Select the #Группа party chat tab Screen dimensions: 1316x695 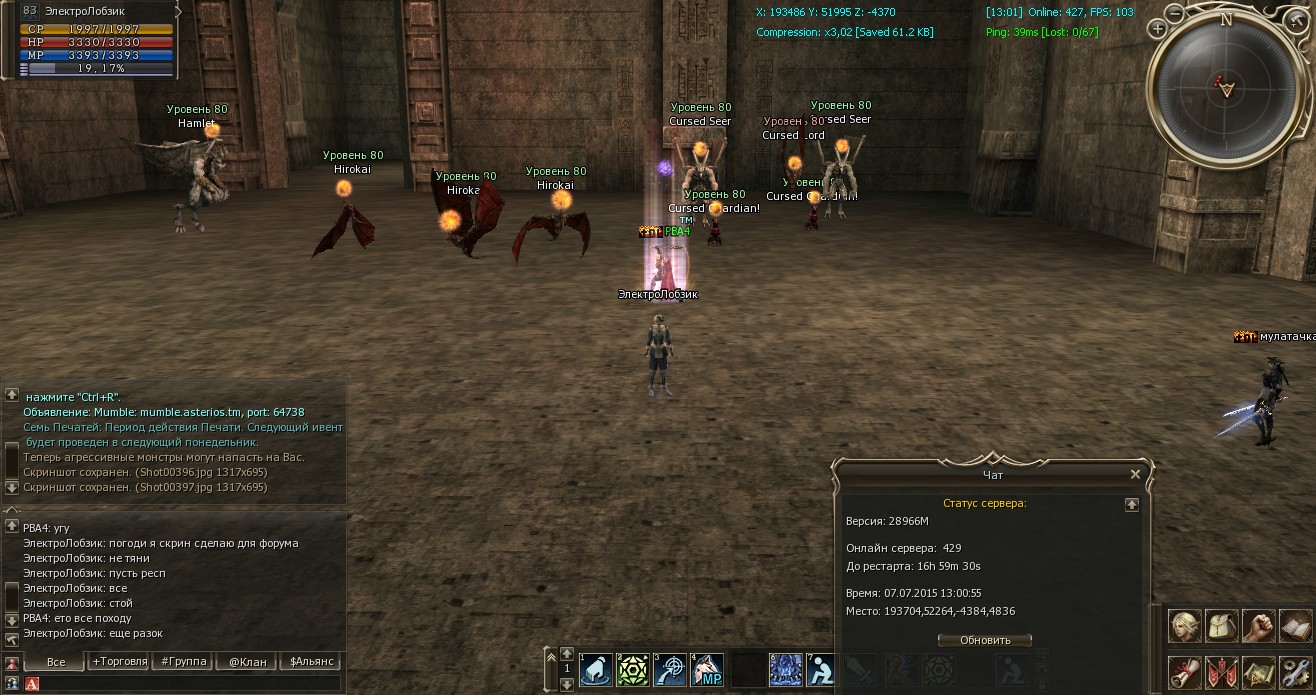click(x=183, y=662)
